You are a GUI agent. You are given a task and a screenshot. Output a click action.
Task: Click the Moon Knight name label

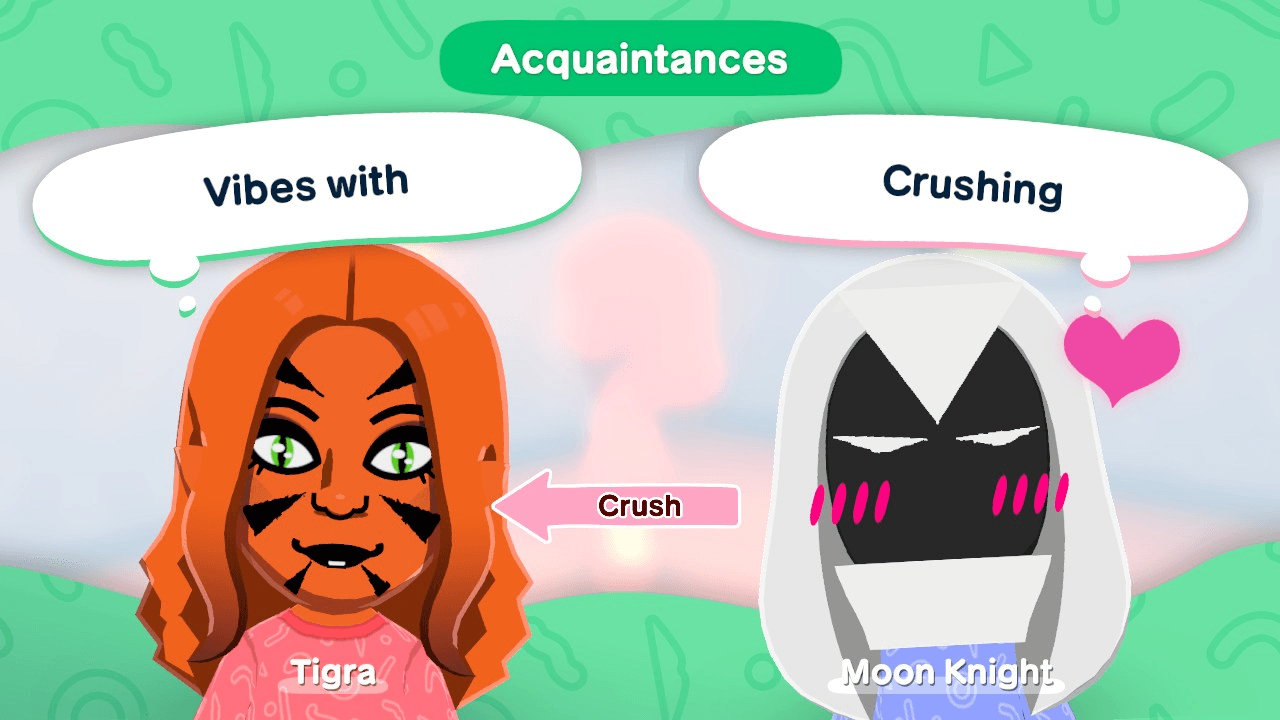pyautogui.click(x=946, y=672)
